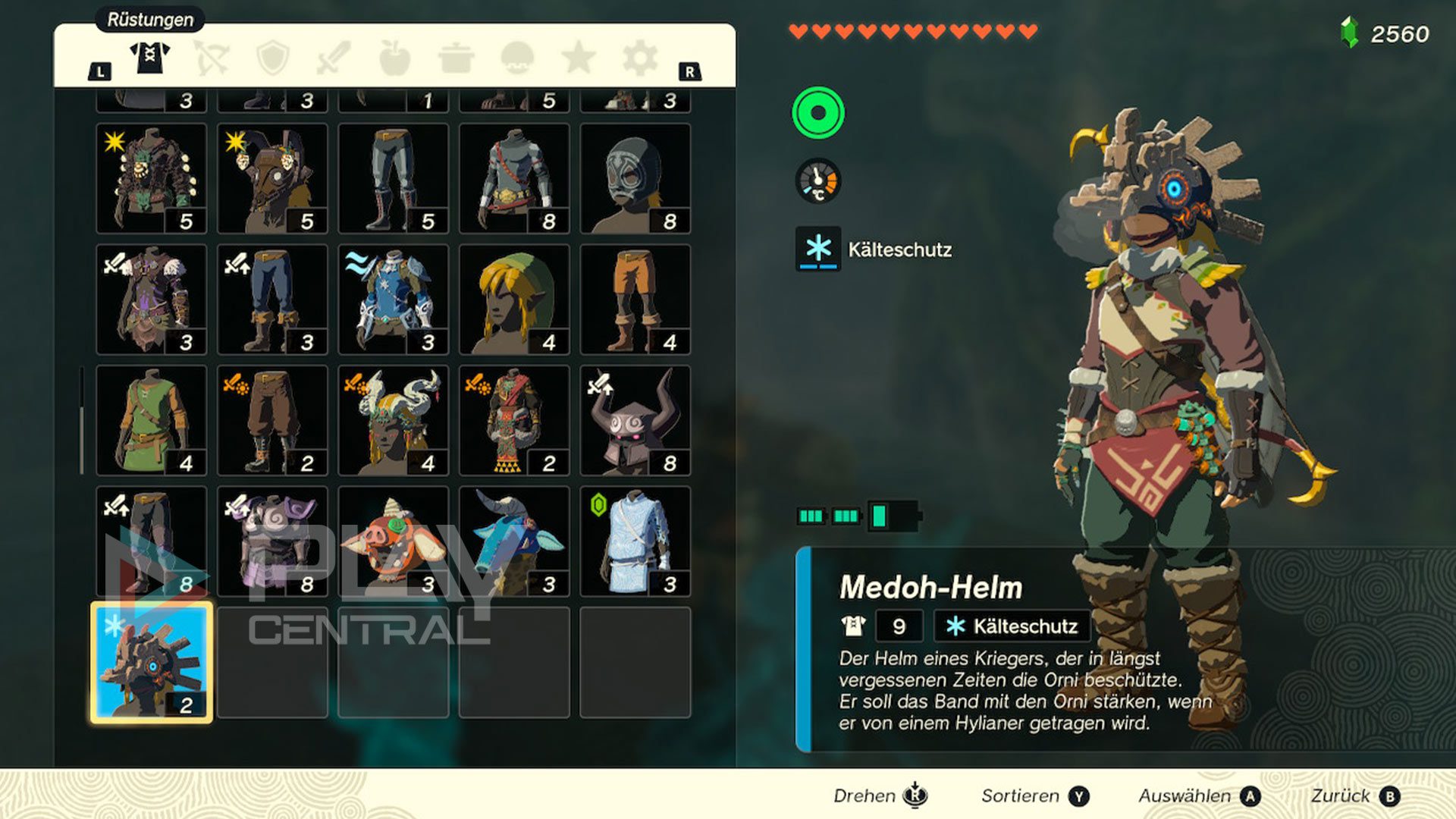Select the blue Zora chest armor
The height and width of the screenshot is (819, 1456).
pos(393,300)
